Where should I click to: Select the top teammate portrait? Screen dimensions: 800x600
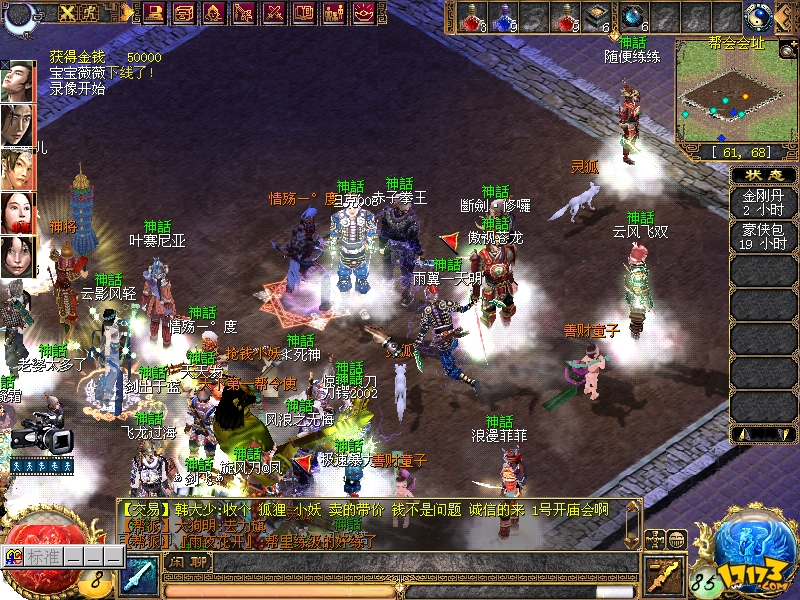pyautogui.click(x=17, y=80)
